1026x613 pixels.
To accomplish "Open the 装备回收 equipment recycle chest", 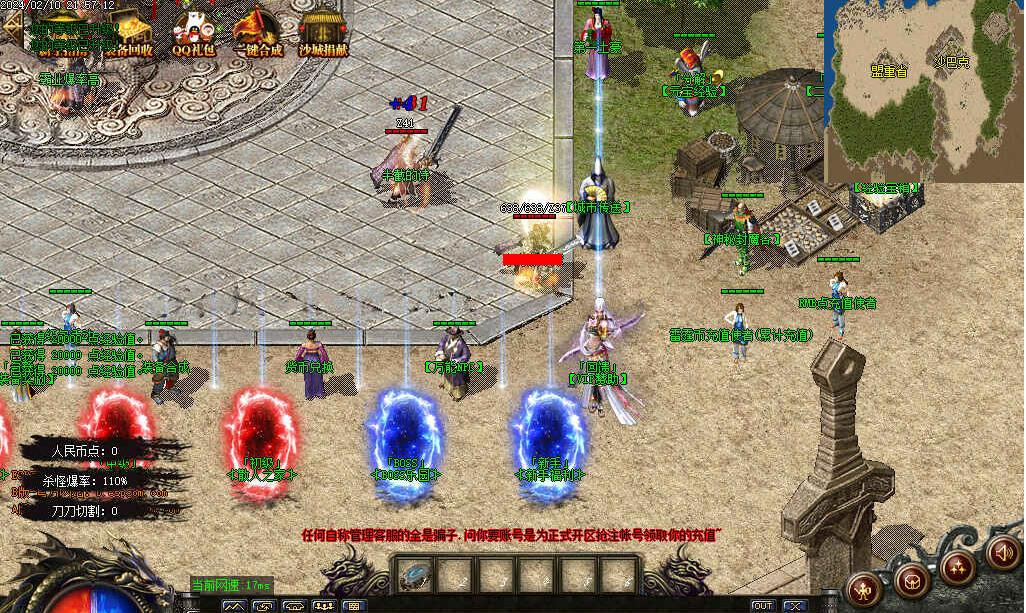I will tap(128, 30).
